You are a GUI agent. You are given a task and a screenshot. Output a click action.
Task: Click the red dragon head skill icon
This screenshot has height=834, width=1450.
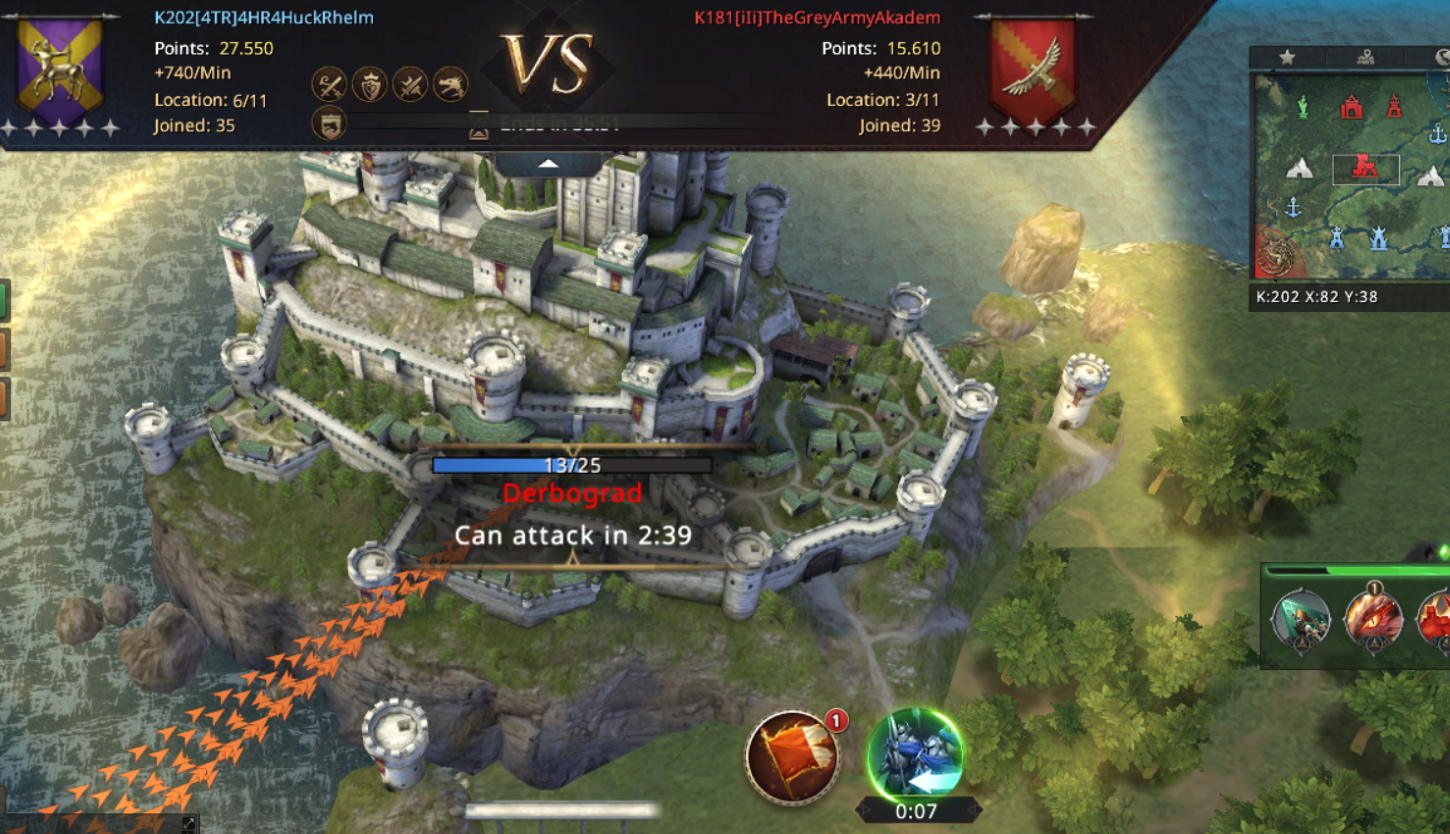point(1371,619)
